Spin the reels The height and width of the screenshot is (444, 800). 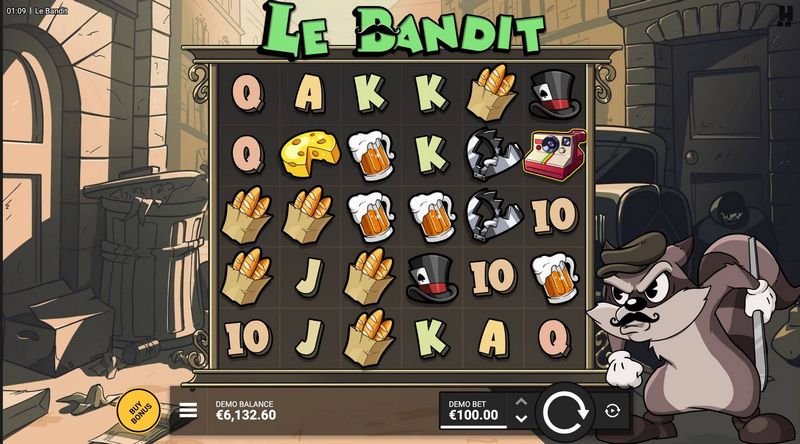point(566,410)
